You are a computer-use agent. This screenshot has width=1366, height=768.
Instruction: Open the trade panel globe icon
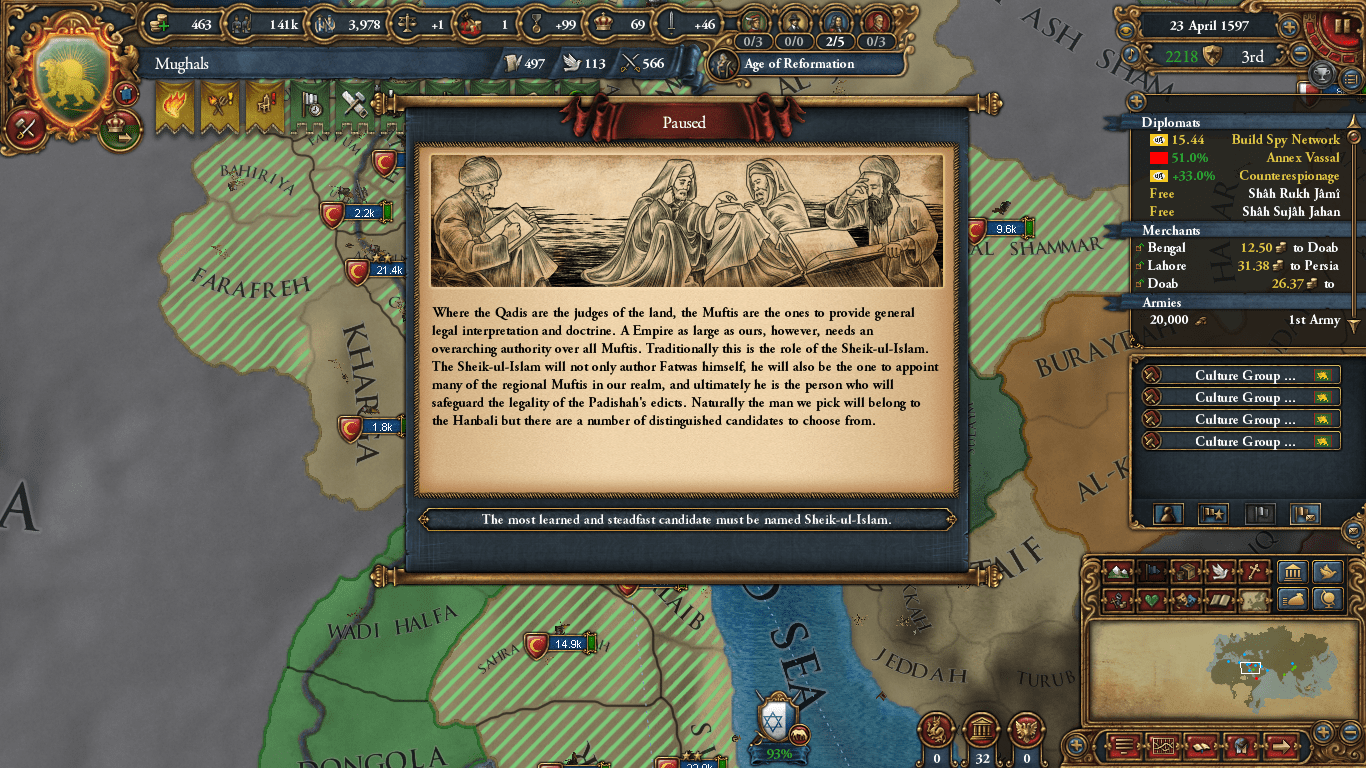1328,601
